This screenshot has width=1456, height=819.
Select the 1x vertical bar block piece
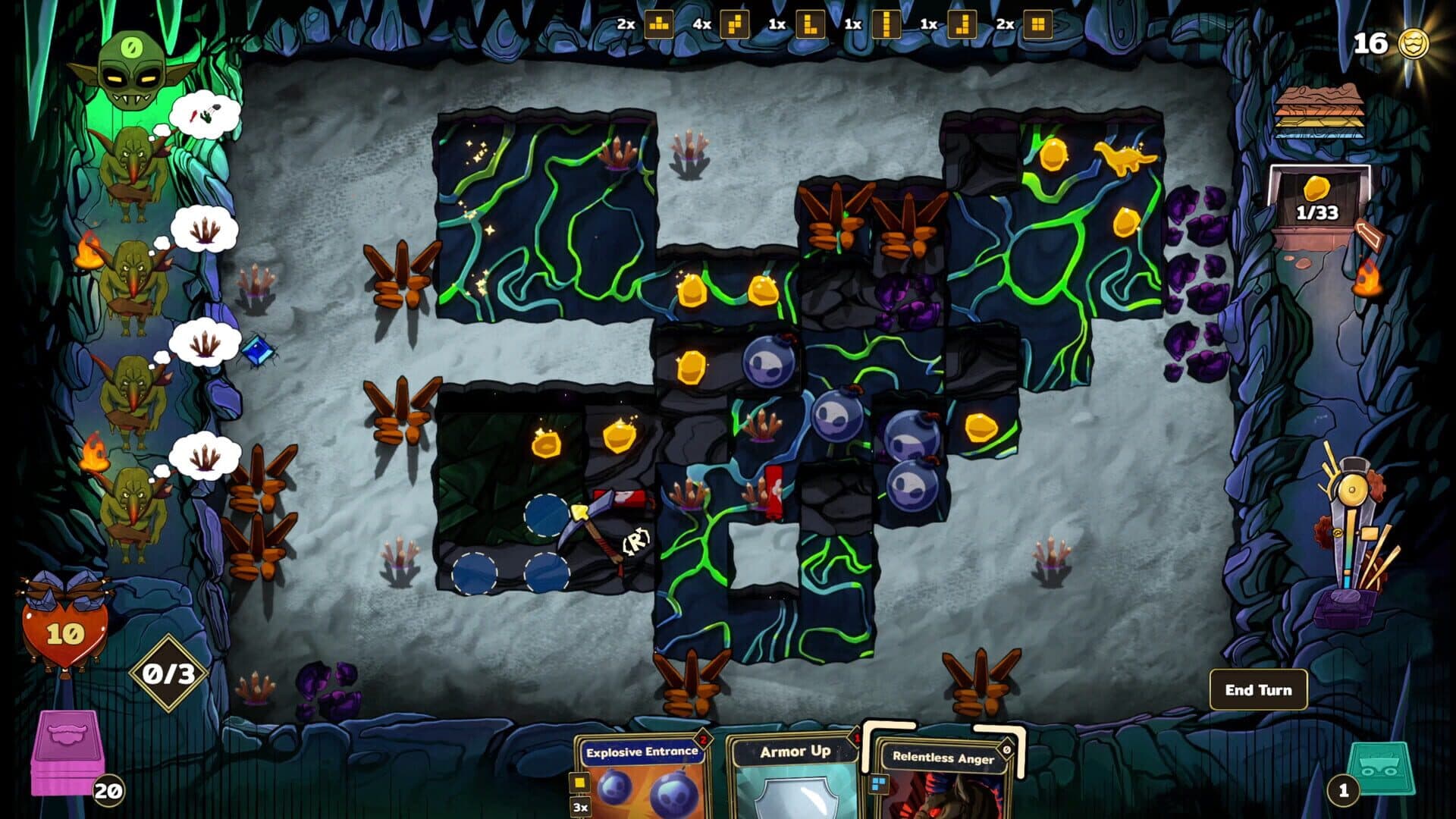pos(886,24)
